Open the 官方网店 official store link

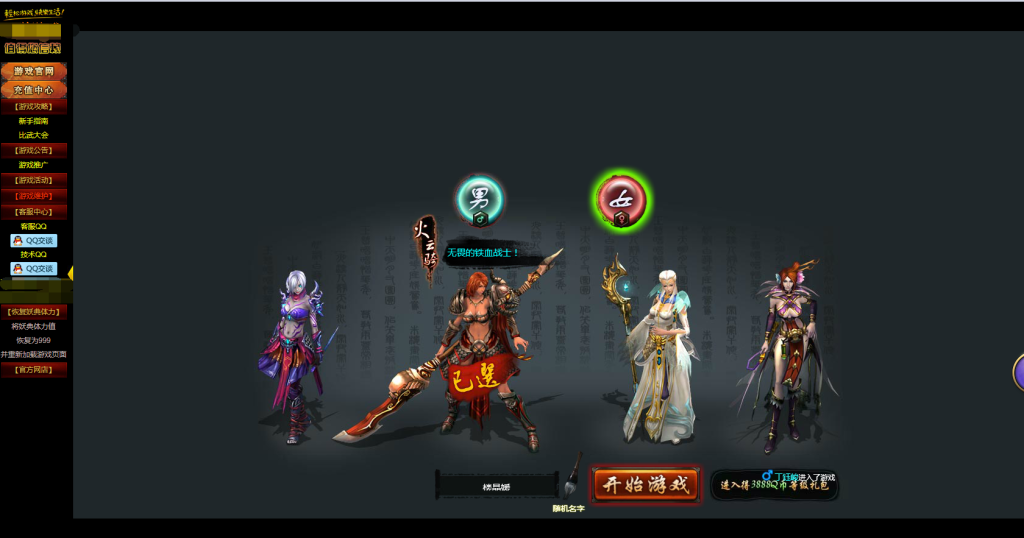(34, 370)
